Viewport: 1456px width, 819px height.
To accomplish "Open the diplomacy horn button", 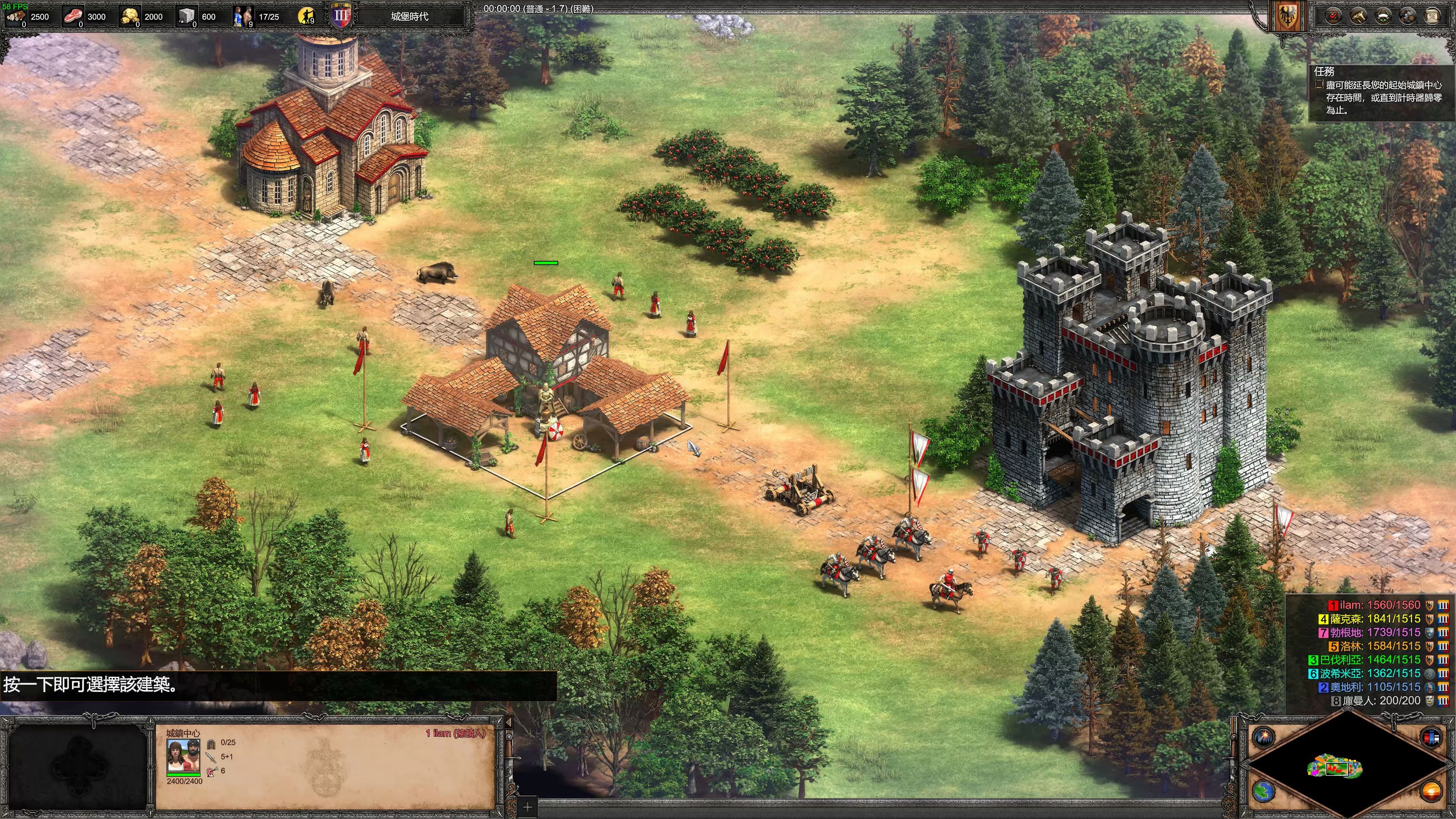I will pyautogui.click(x=1358, y=16).
